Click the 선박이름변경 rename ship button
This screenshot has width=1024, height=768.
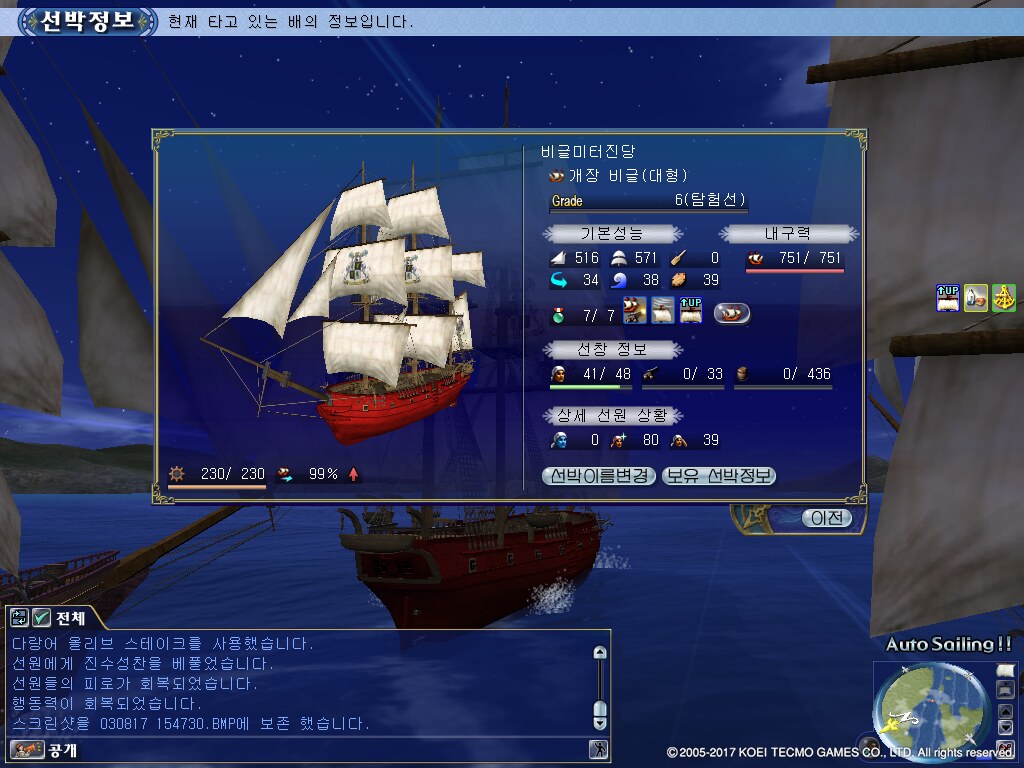click(599, 476)
